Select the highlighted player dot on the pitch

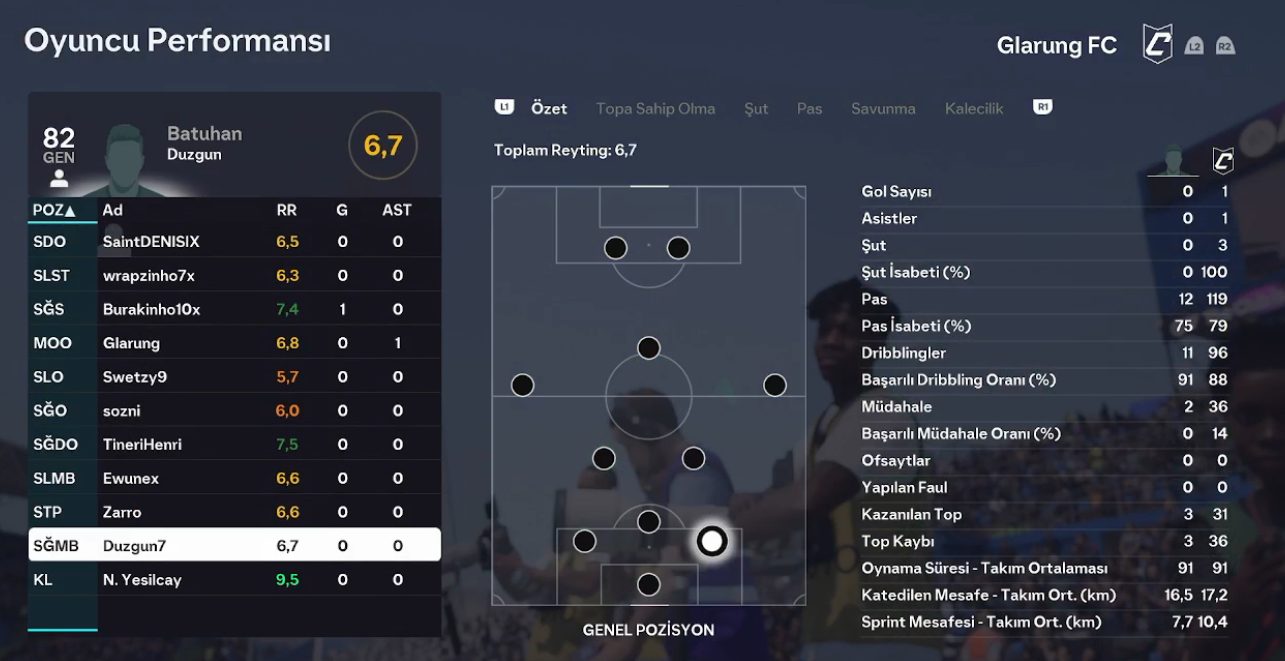711,542
